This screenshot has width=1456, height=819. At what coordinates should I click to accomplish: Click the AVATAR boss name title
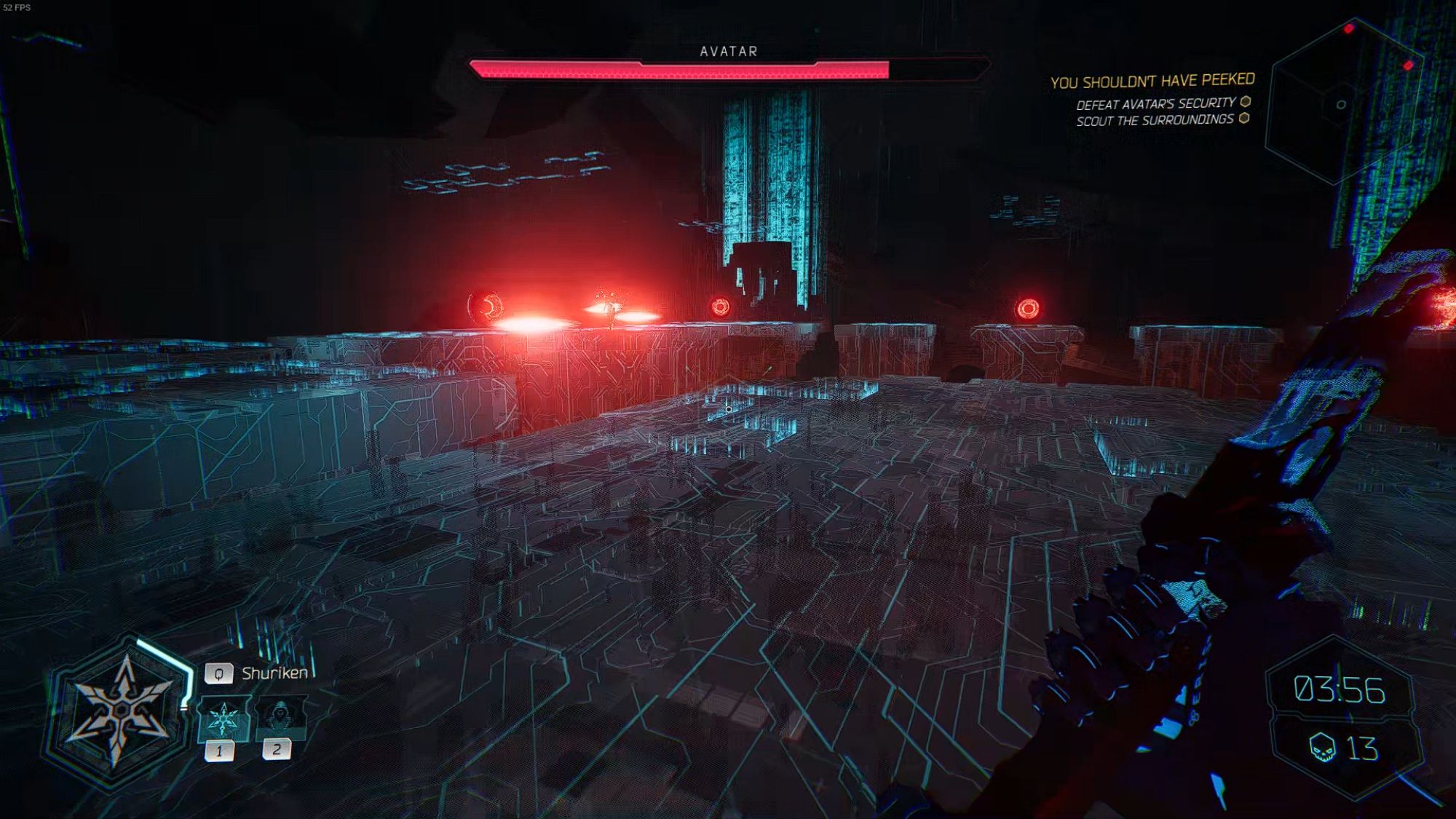(x=727, y=51)
